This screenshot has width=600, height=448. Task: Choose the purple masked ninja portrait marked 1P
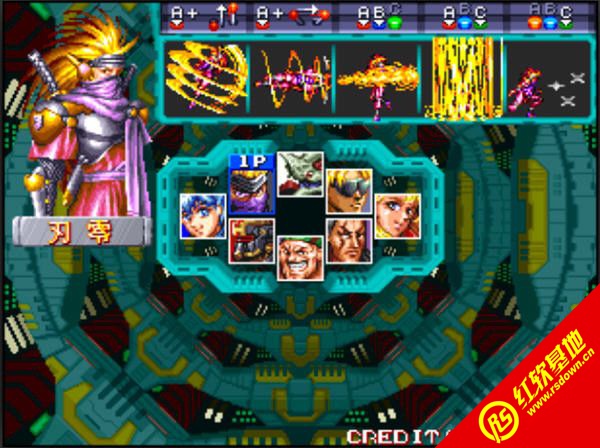251,189
